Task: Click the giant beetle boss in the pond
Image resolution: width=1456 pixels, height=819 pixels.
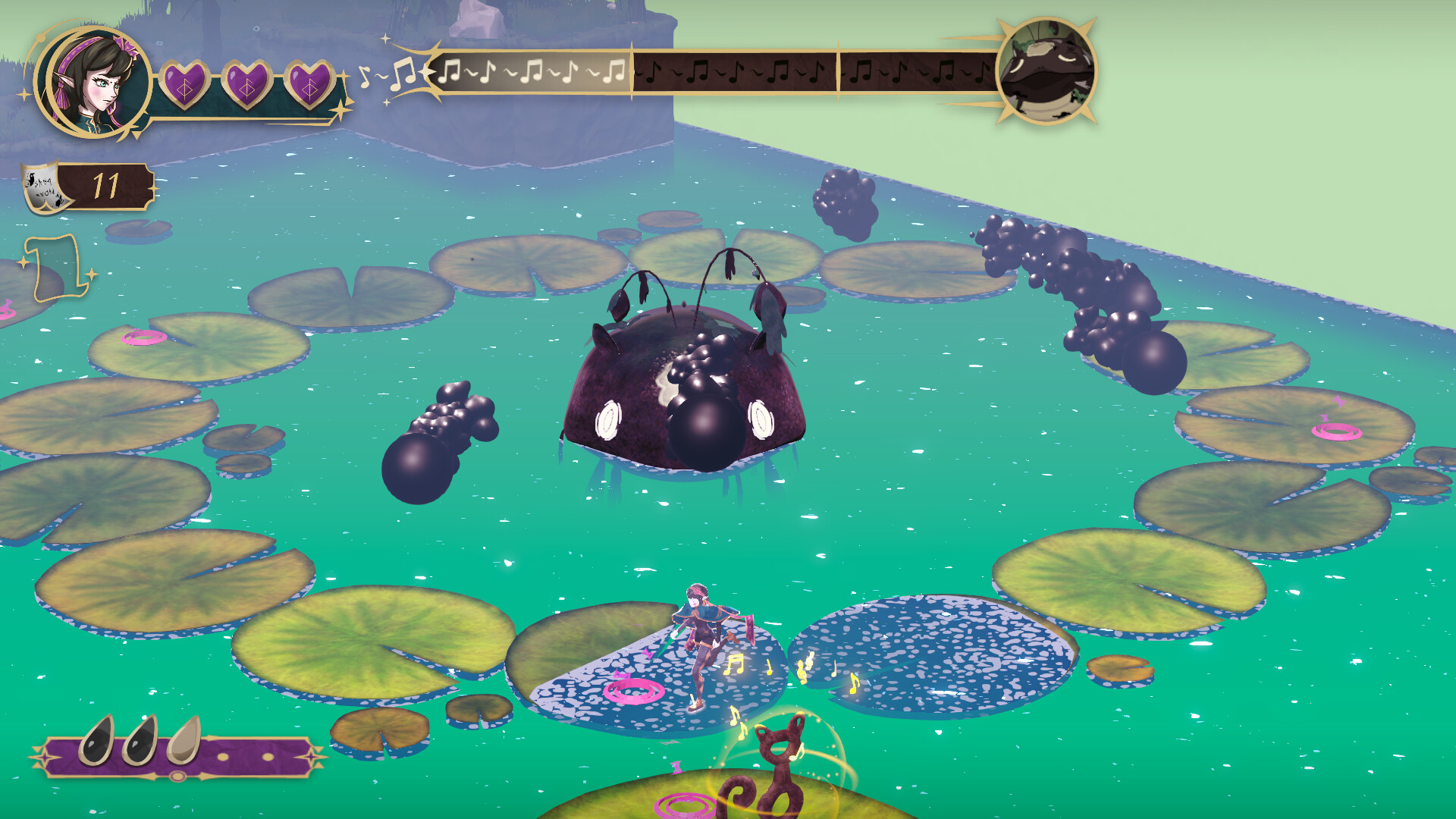Action: pyautogui.click(x=682, y=394)
